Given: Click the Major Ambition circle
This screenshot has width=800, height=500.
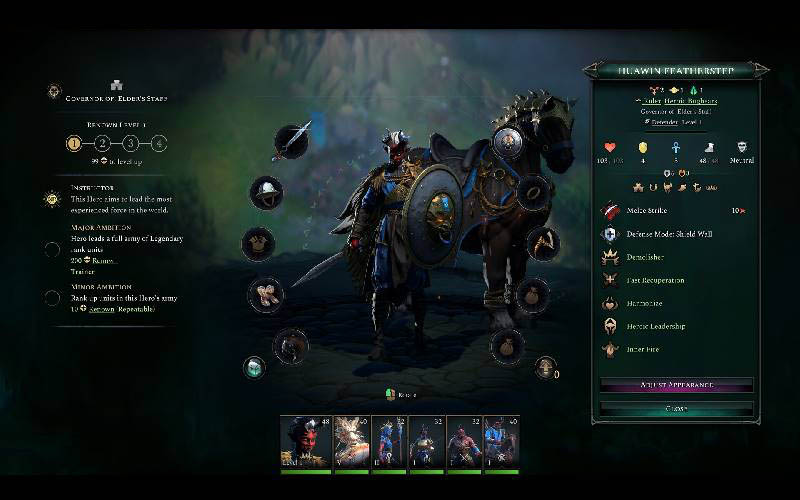Looking at the screenshot, I should click(x=52, y=250).
